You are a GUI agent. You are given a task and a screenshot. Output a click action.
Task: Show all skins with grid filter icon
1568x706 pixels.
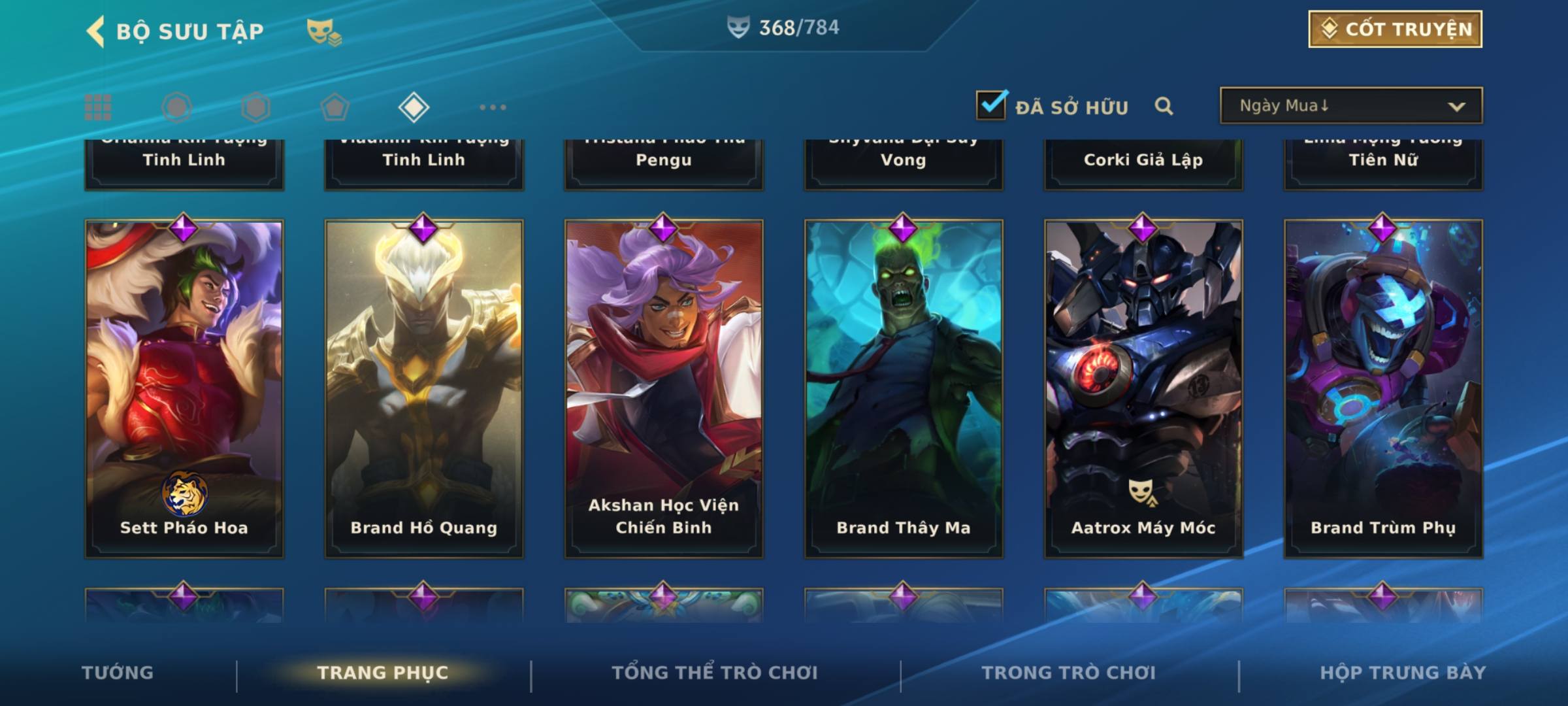[98, 107]
